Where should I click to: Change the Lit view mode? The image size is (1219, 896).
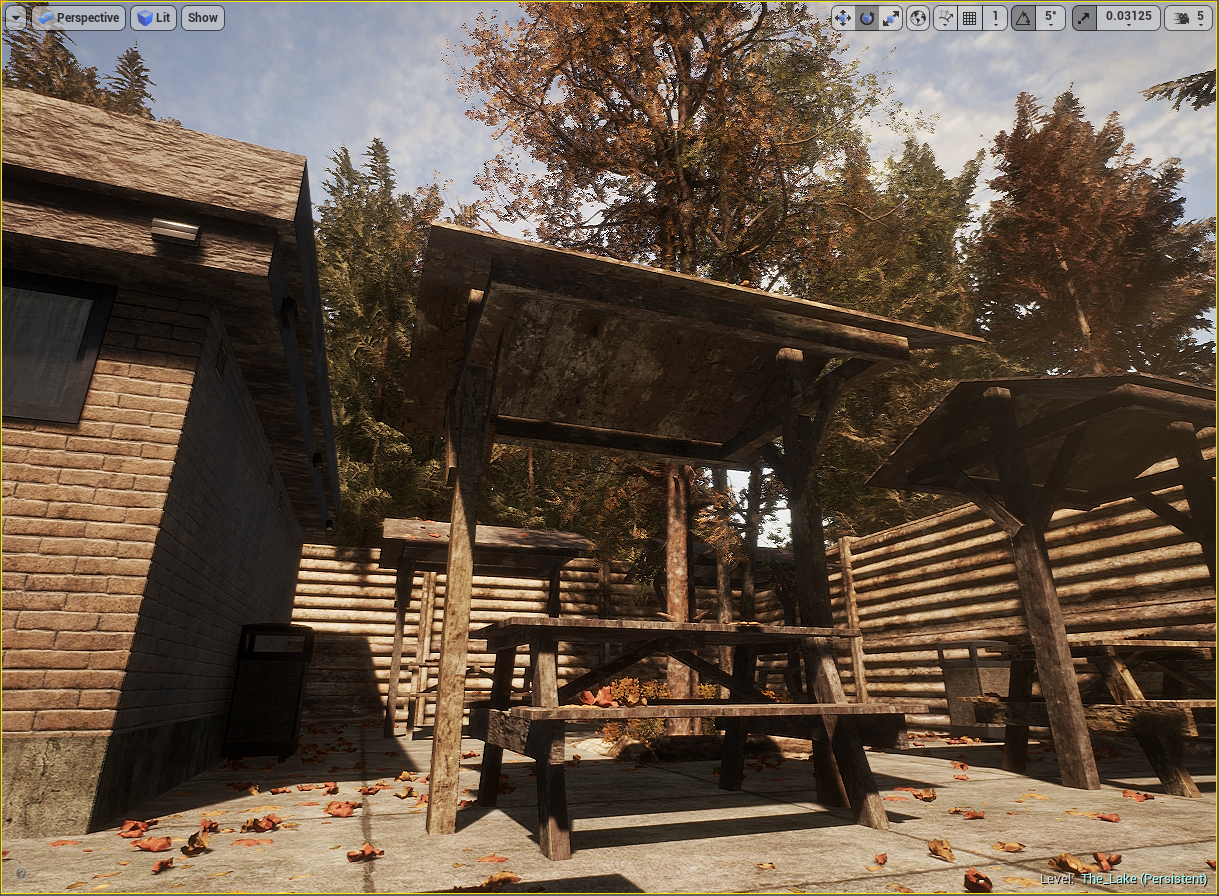coord(153,17)
